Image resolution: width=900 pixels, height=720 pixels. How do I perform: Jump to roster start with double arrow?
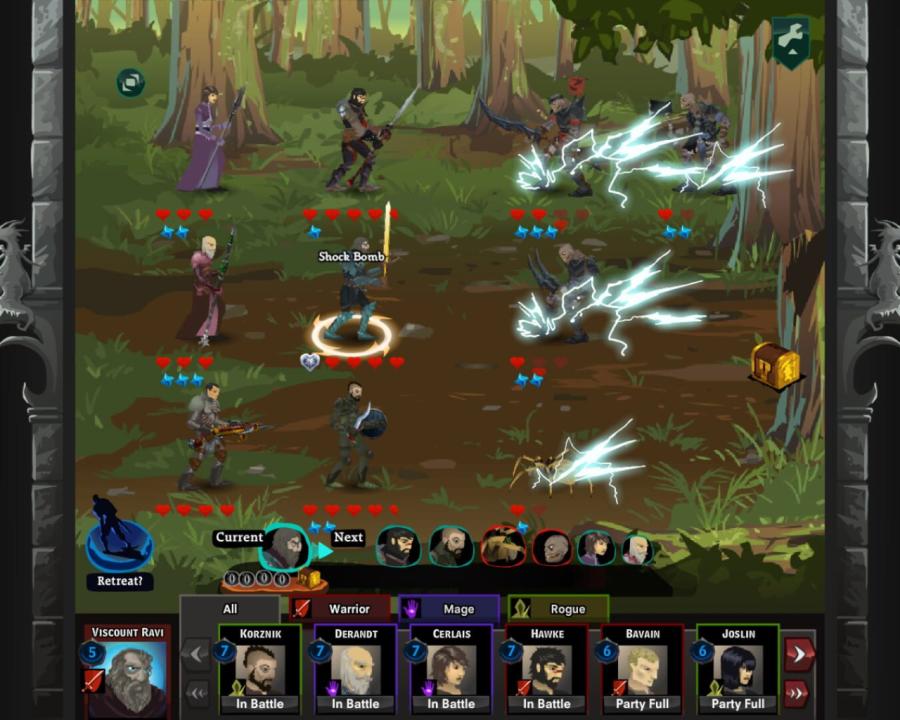point(198,692)
